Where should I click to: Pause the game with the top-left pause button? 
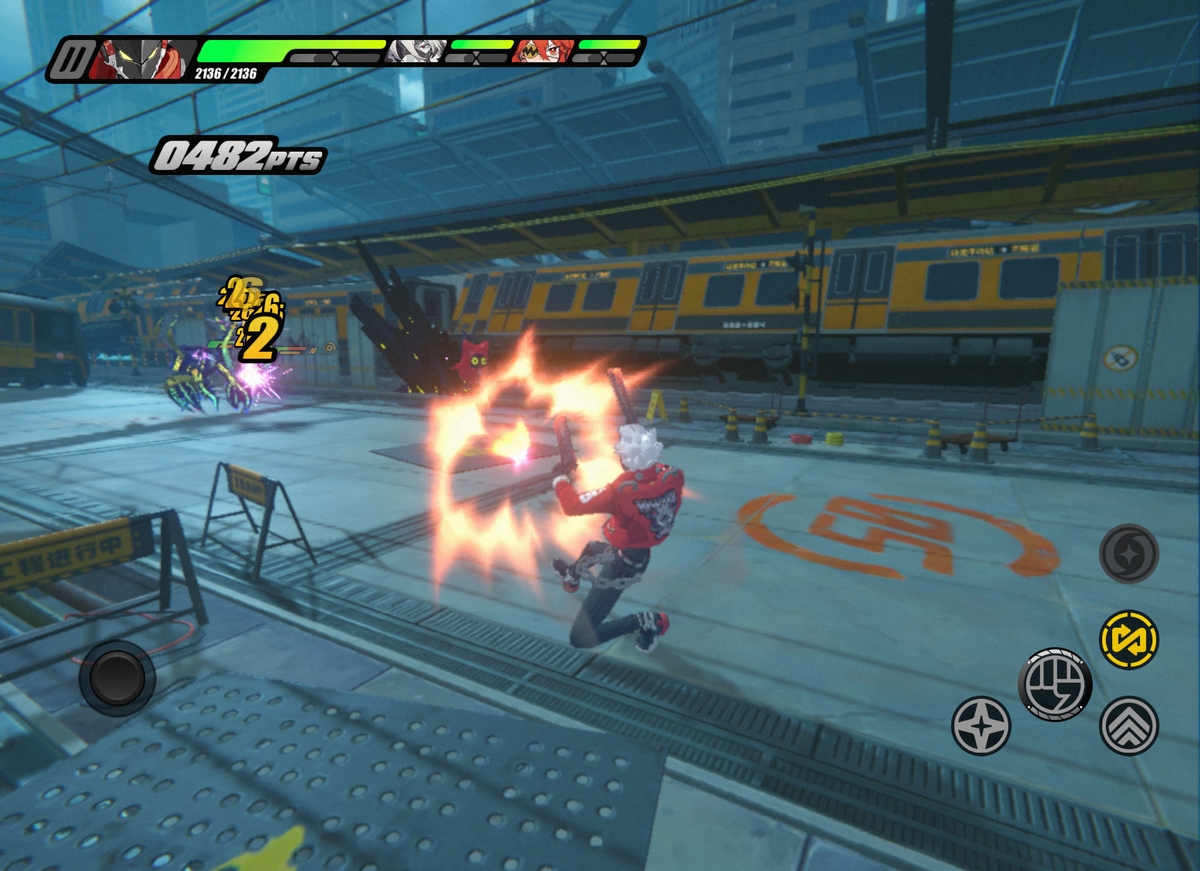tap(70, 60)
